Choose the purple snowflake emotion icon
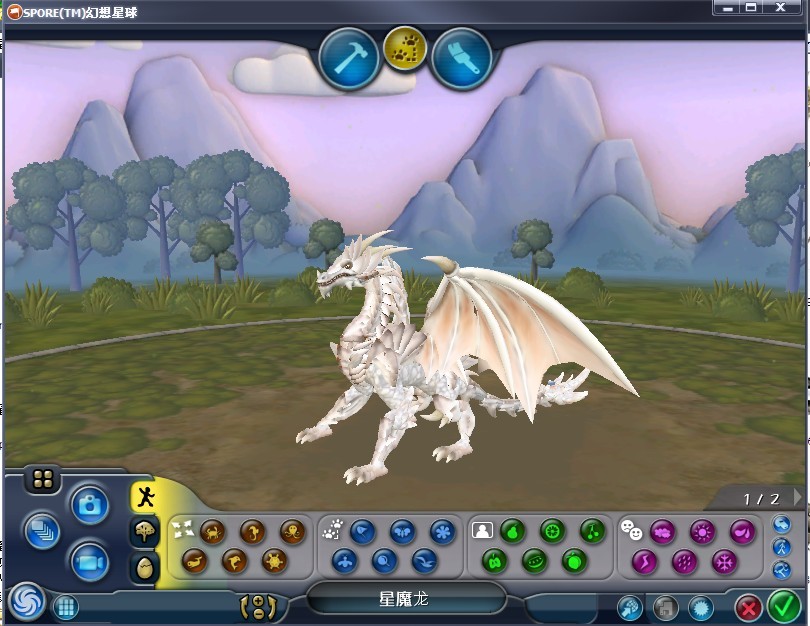810x626 pixels. pos(723,561)
